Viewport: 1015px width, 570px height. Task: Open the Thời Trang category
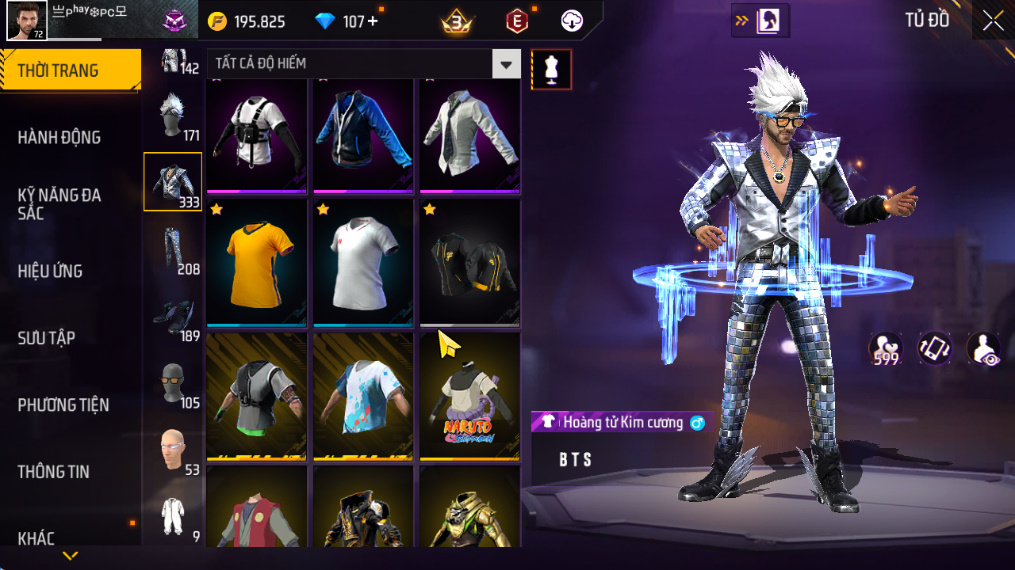(68, 70)
